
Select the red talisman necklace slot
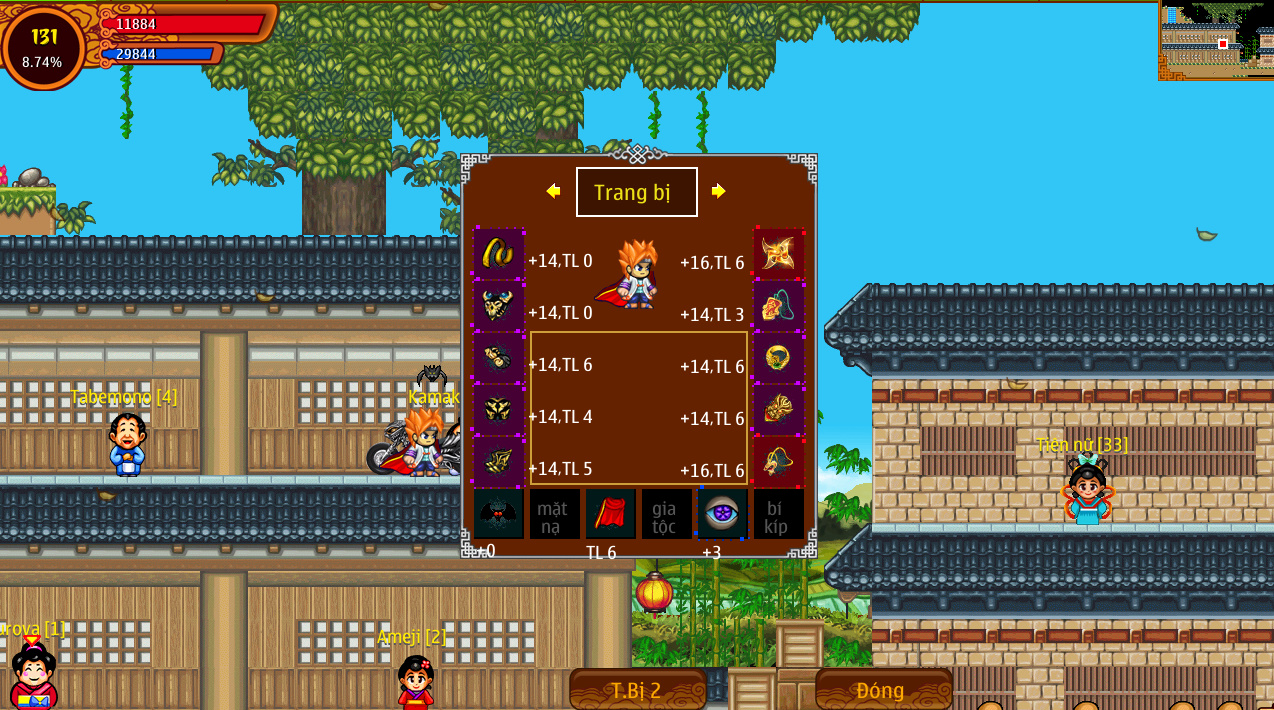point(778,306)
